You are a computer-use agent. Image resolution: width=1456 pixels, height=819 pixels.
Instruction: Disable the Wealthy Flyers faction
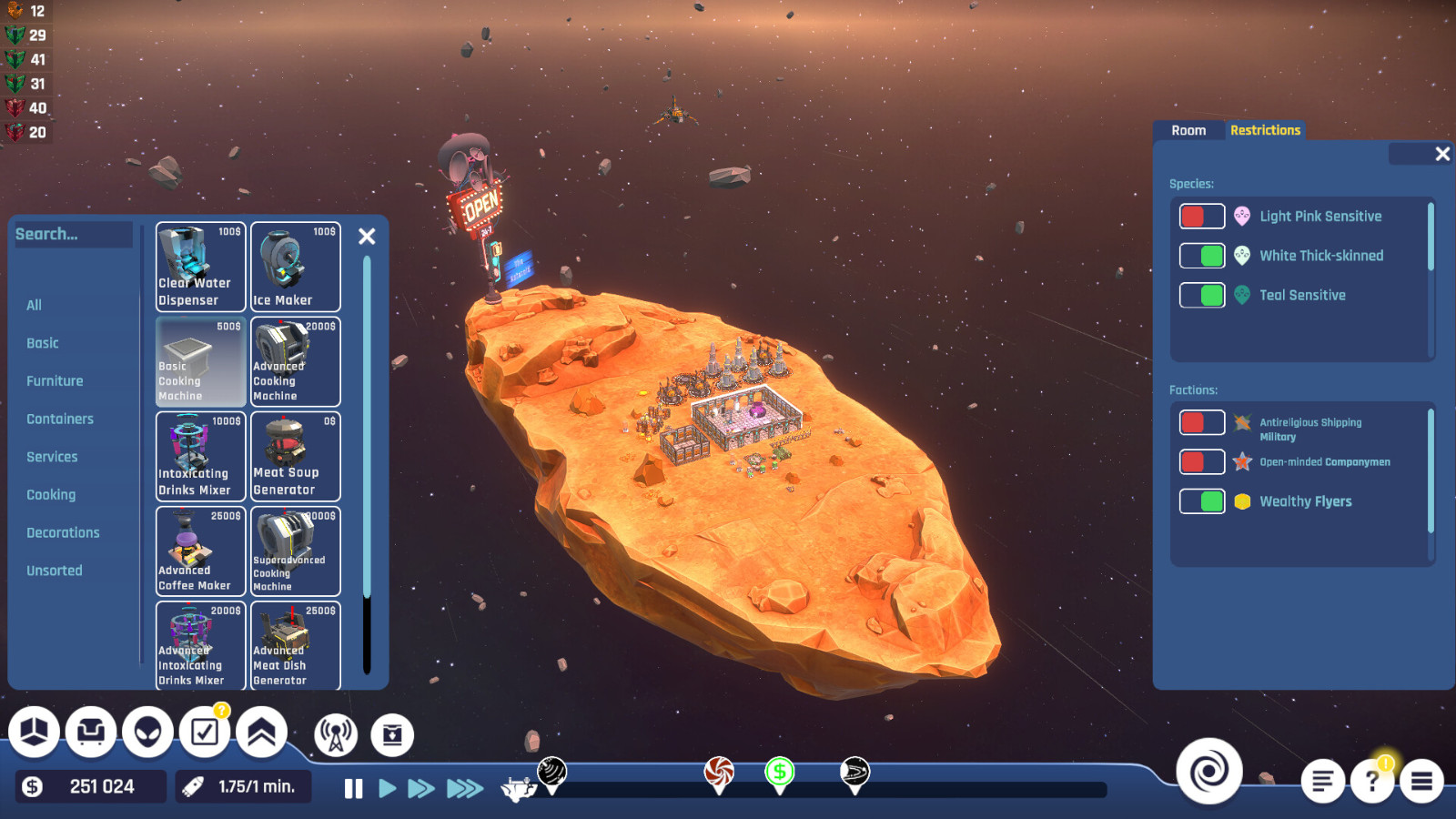1202,501
